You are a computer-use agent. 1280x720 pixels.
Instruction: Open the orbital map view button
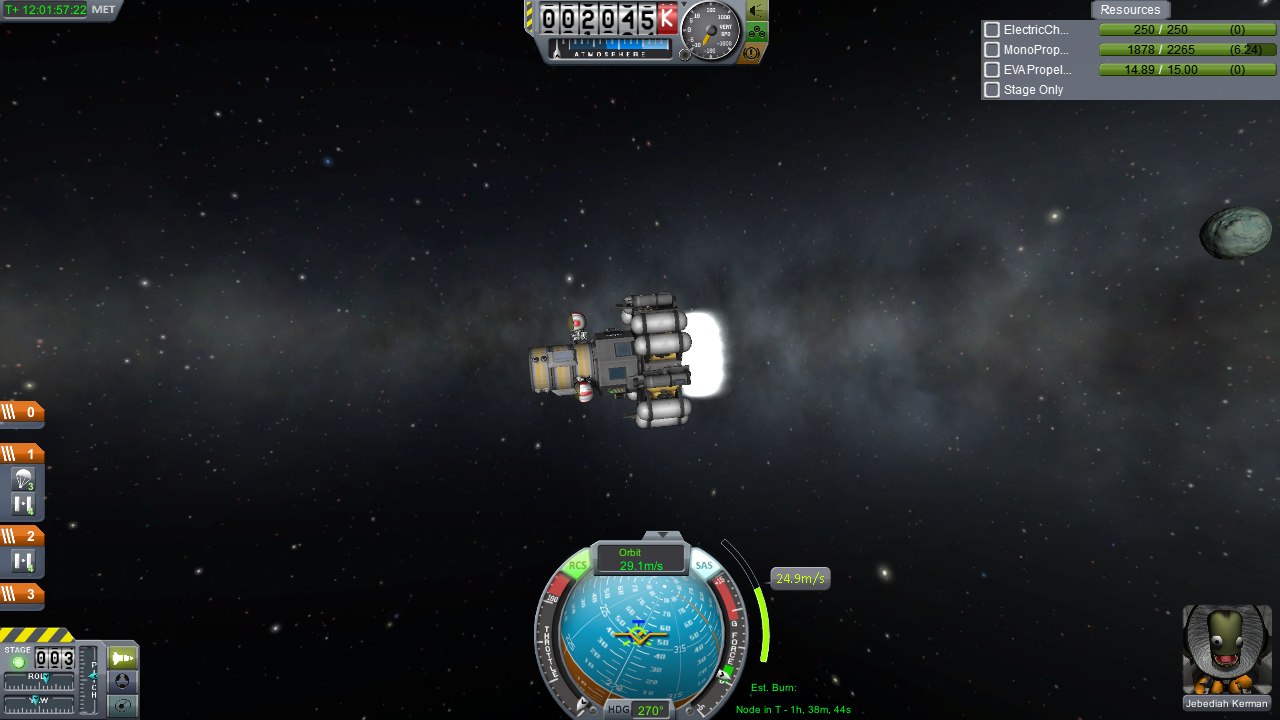(123, 706)
